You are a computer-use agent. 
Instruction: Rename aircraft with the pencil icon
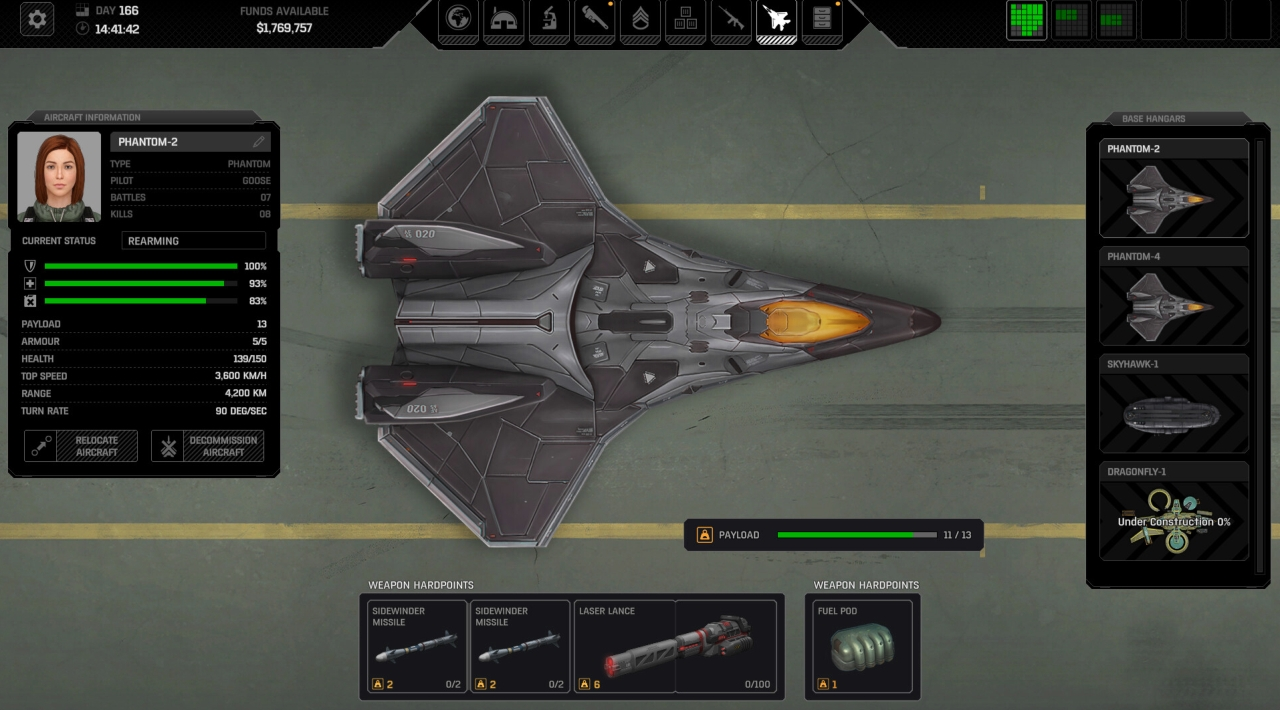coord(259,142)
